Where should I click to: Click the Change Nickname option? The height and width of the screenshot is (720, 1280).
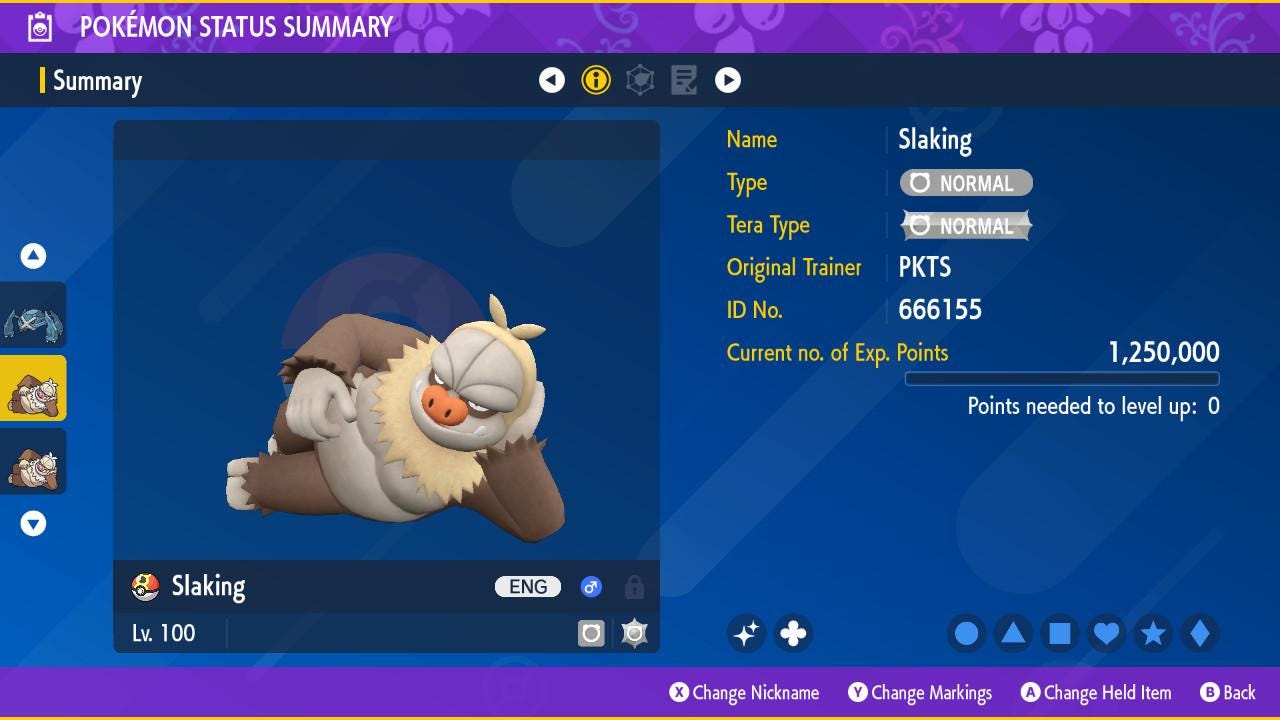744,693
